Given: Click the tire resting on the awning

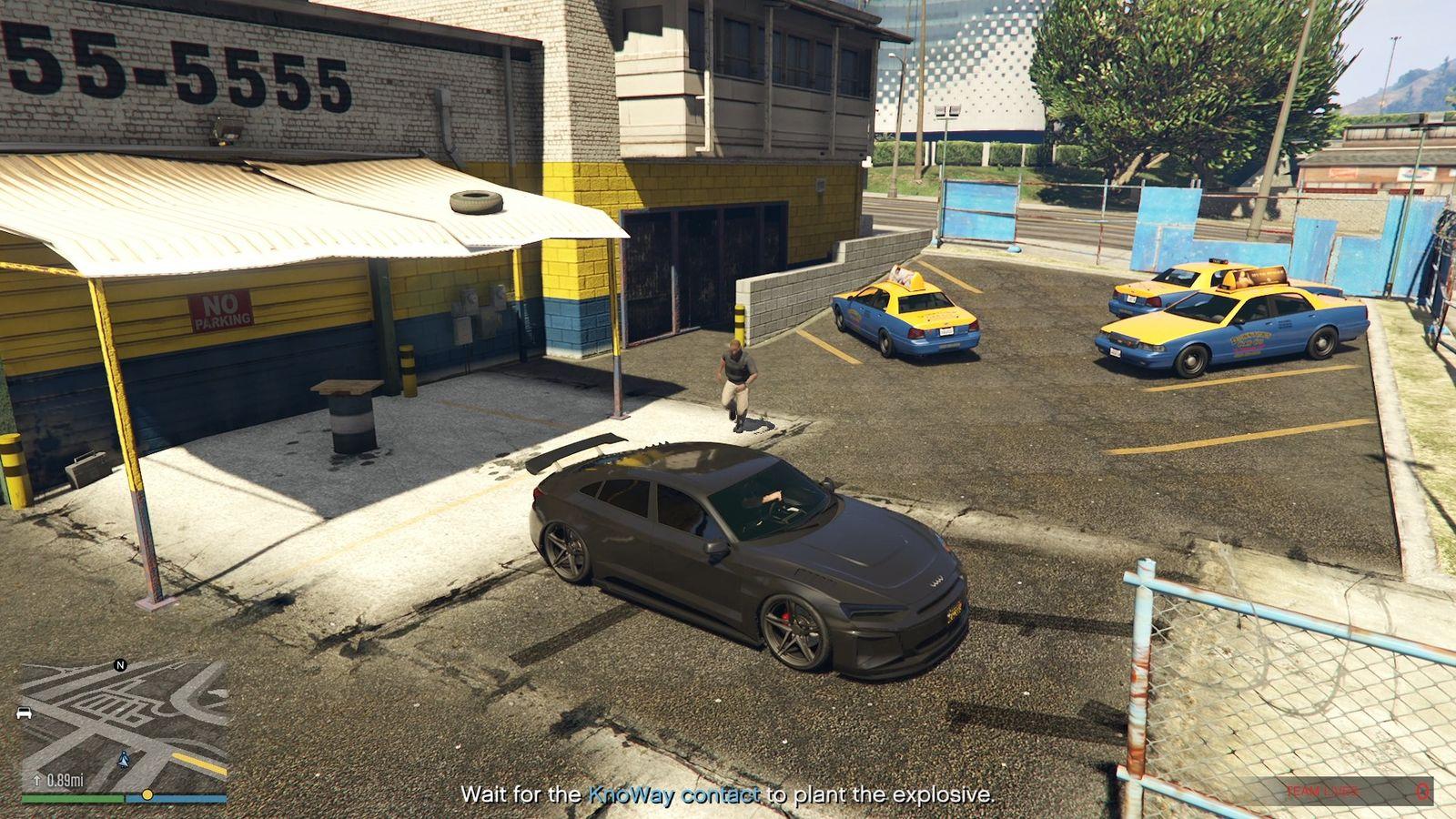Looking at the screenshot, I should click(x=475, y=202).
